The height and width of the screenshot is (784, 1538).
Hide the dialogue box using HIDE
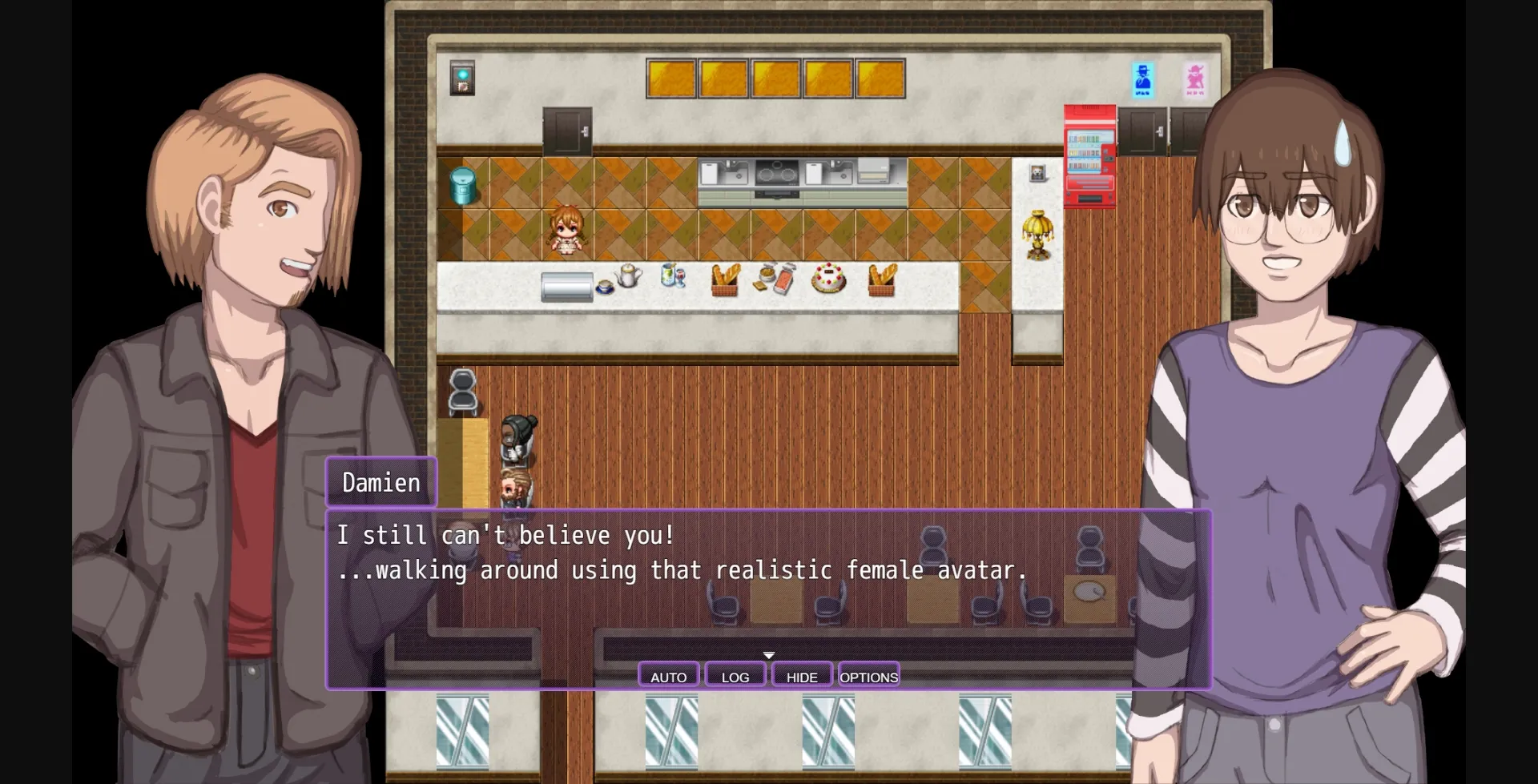(x=801, y=675)
